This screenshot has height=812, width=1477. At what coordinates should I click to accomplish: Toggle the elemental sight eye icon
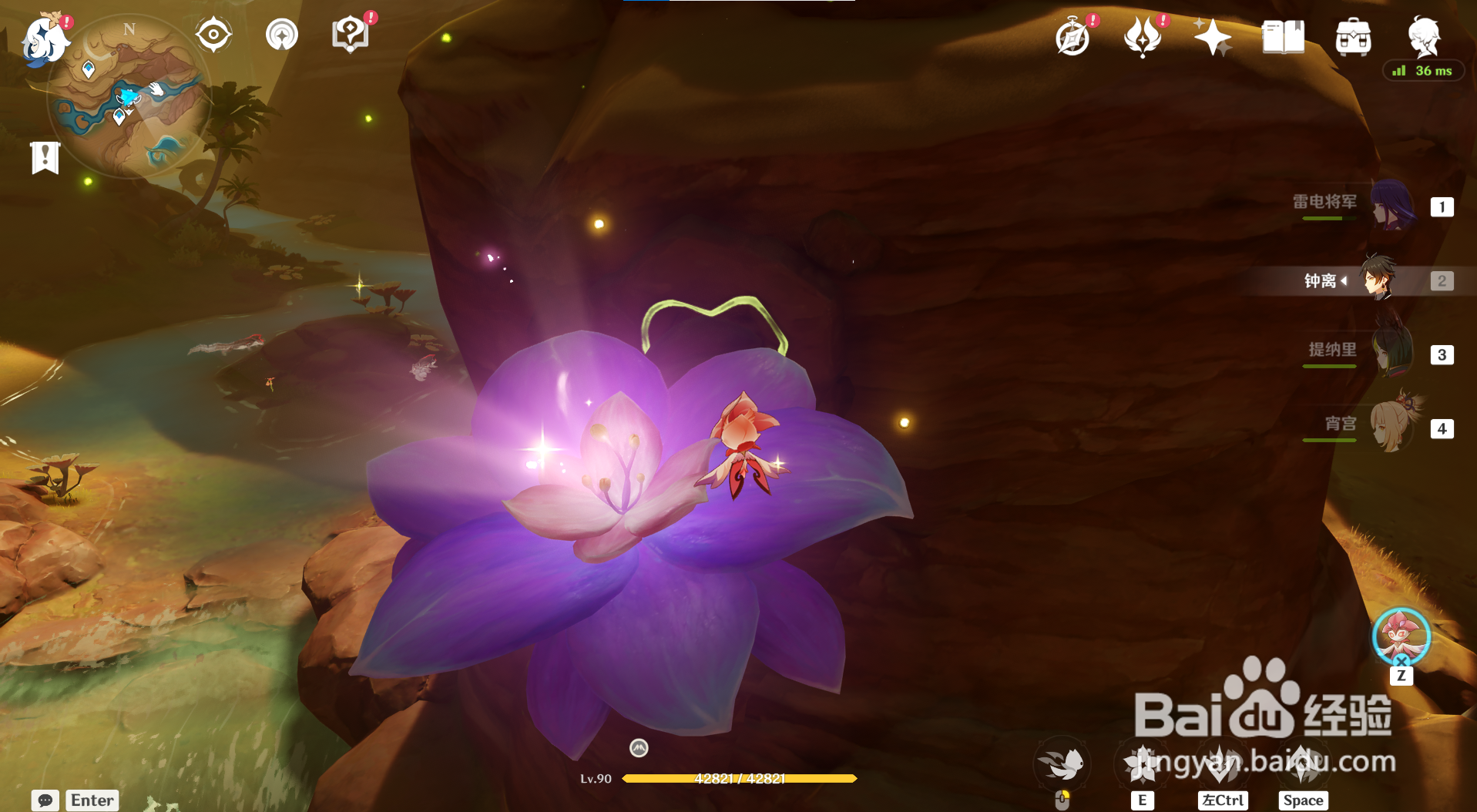point(213,35)
